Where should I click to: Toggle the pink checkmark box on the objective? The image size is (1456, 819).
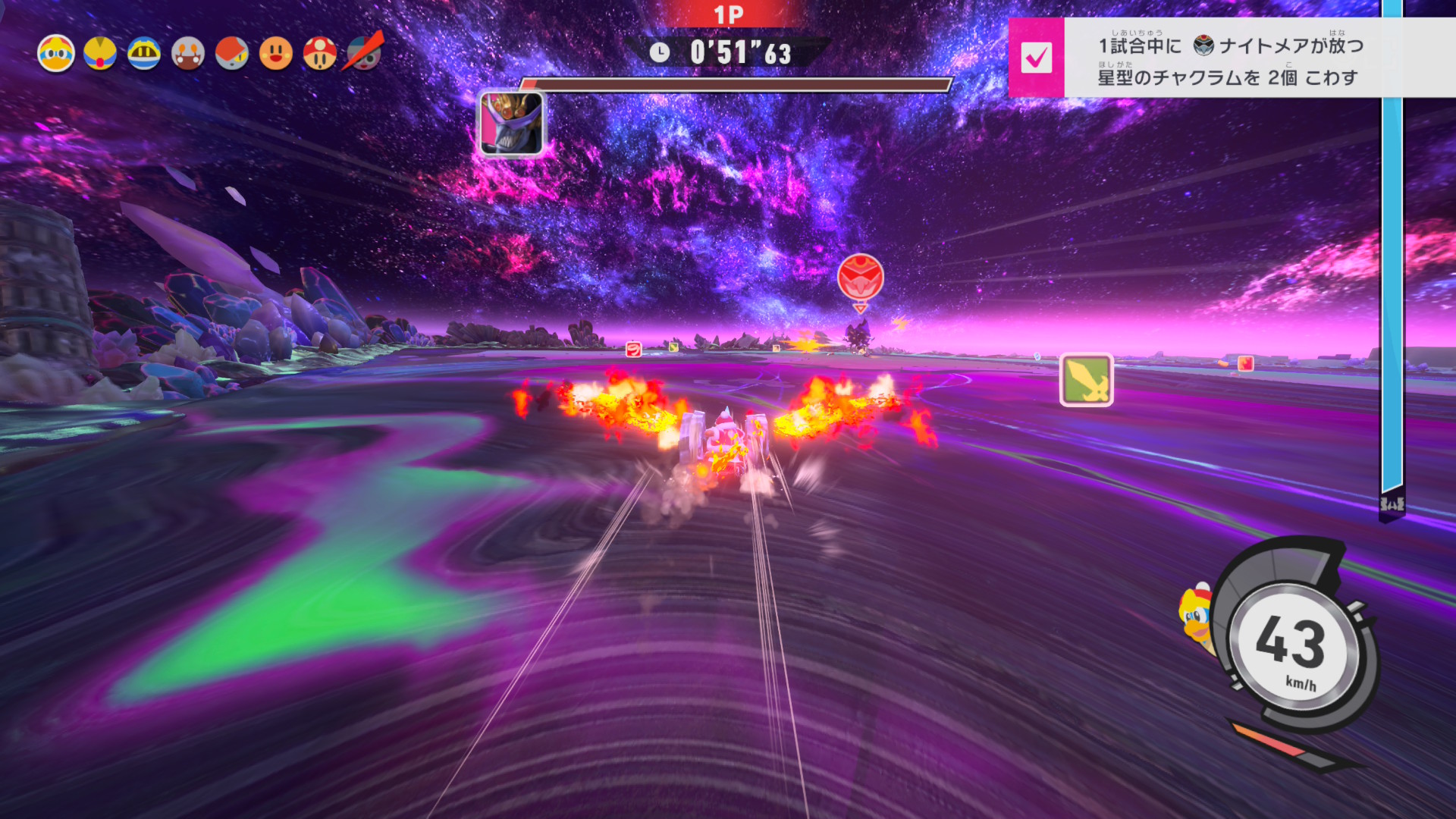(x=1036, y=58)
